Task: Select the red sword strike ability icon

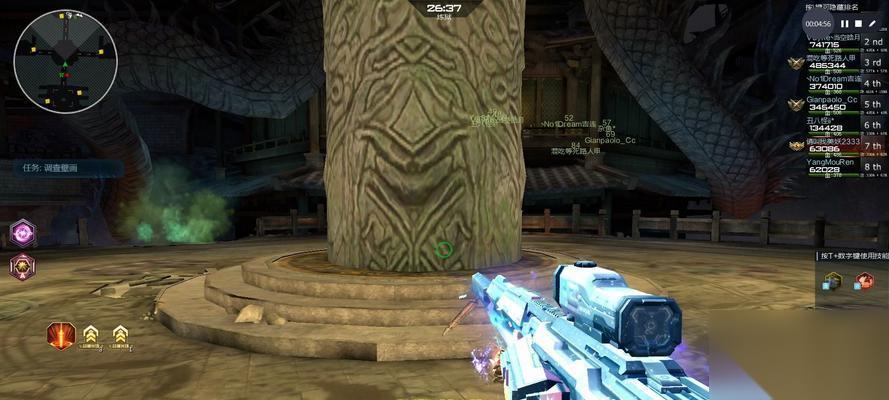Action: click(x=61, y=334)
